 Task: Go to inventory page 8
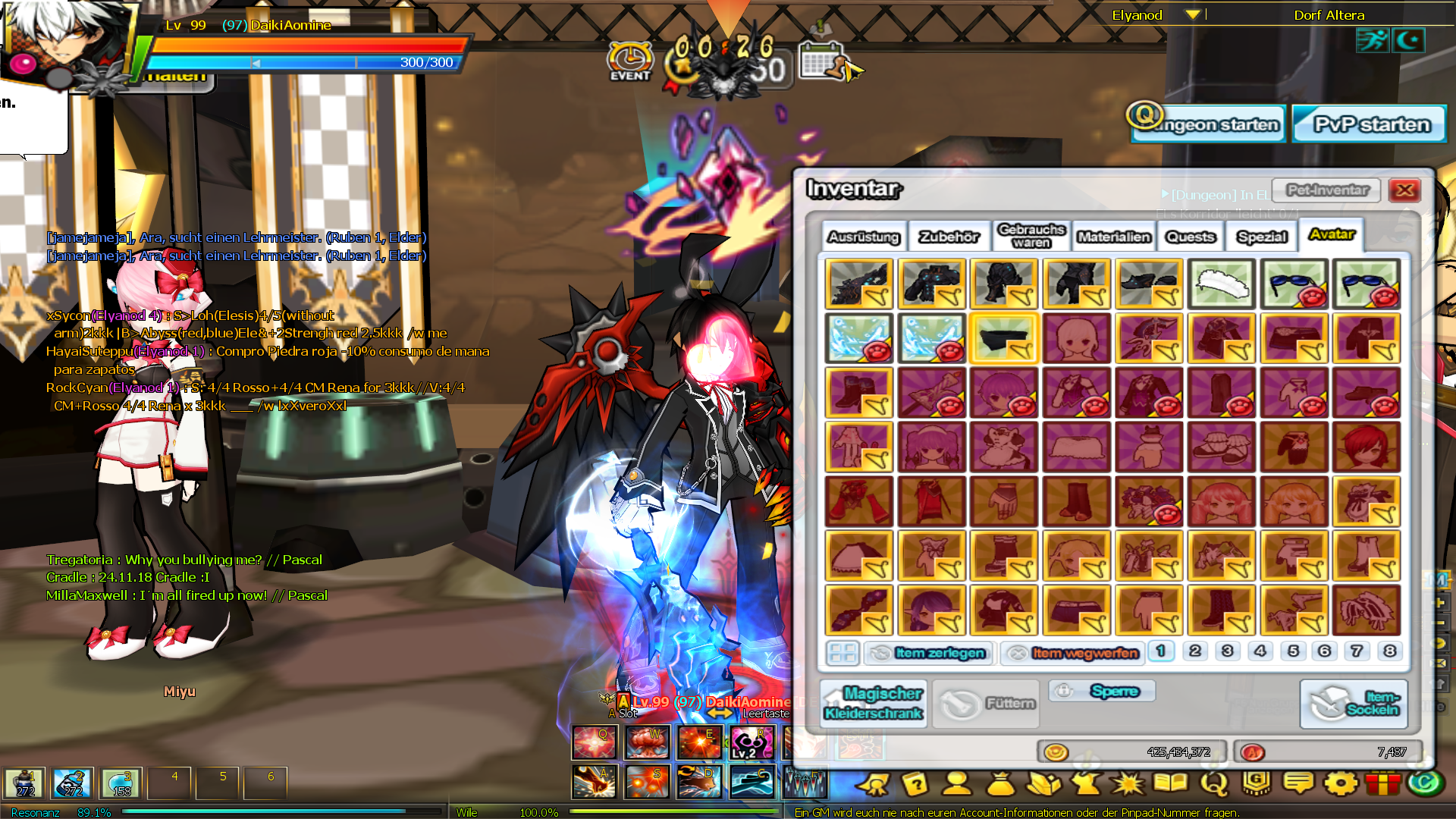coord(1389,651)
